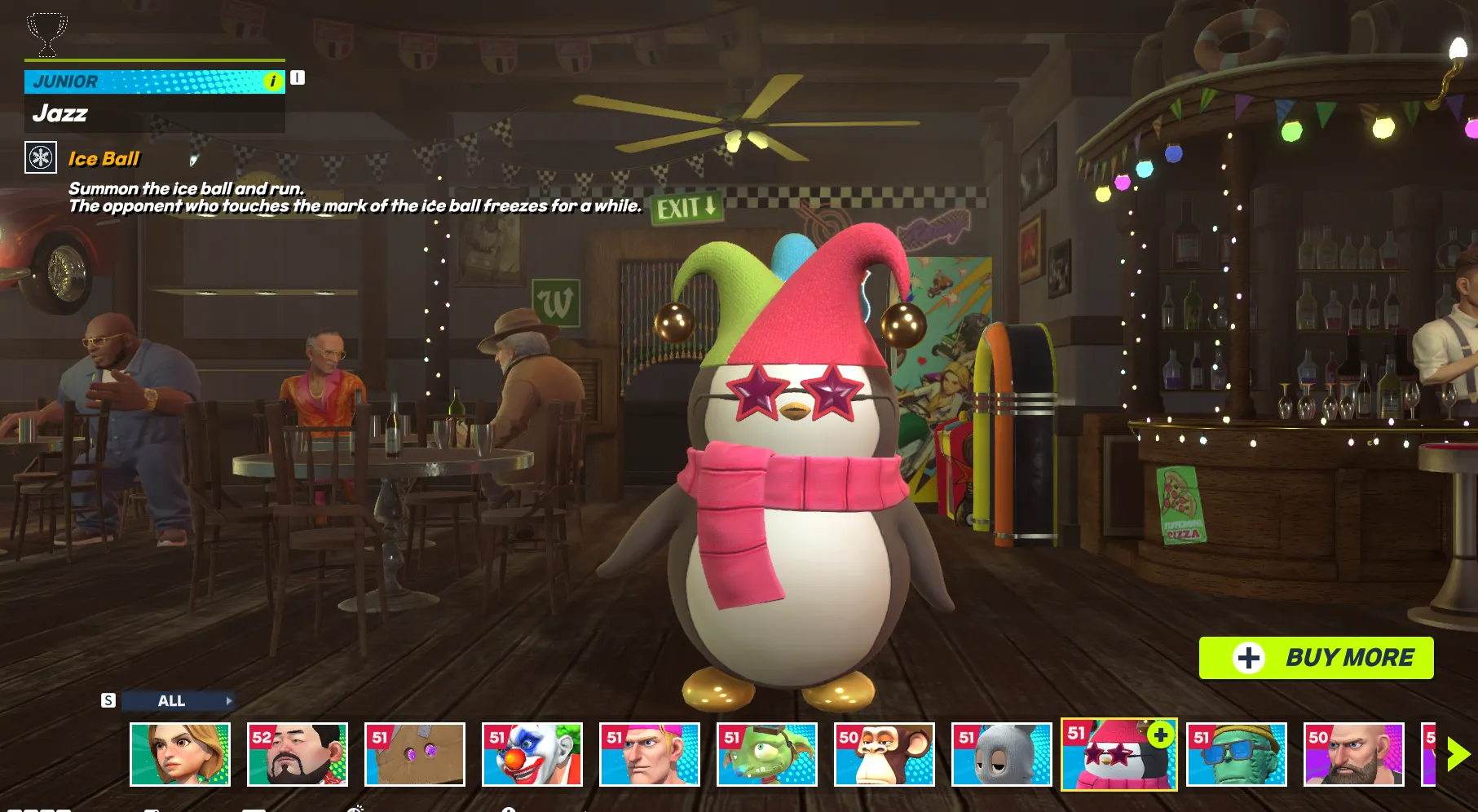1478x812 pixels.
Task: Select the cactus character wearing sunglasses
Action: click(1237, 754)
